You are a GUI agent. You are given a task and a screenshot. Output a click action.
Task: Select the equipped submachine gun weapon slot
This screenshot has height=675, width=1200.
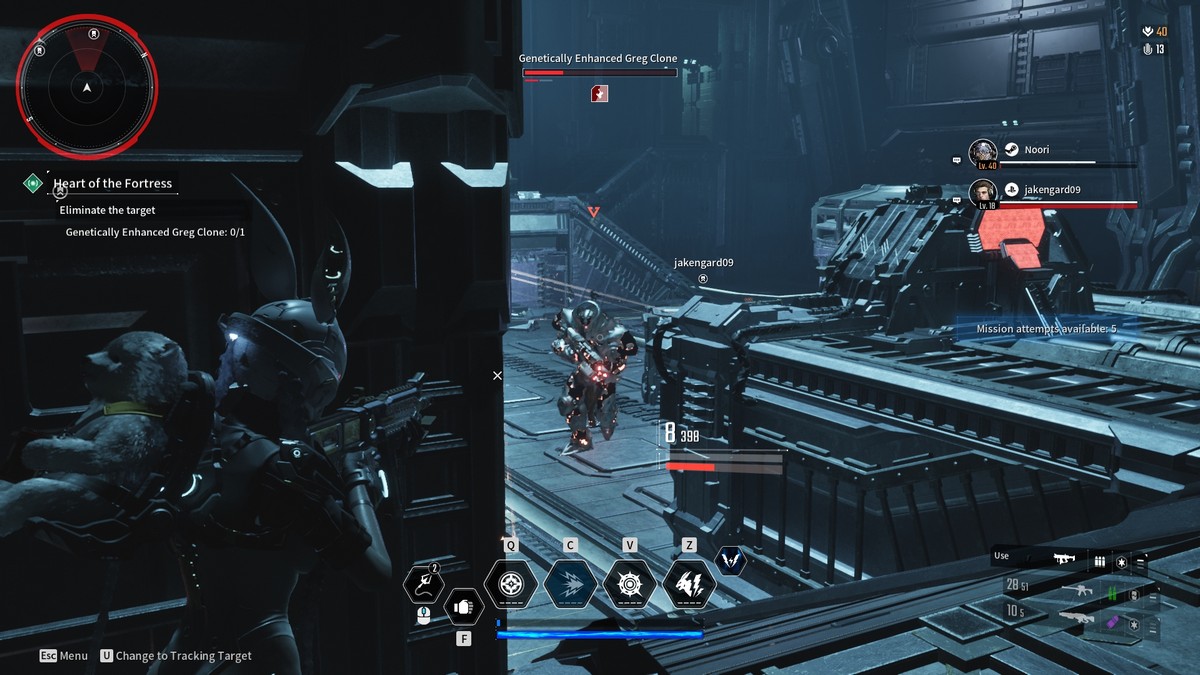[1064, 560]
